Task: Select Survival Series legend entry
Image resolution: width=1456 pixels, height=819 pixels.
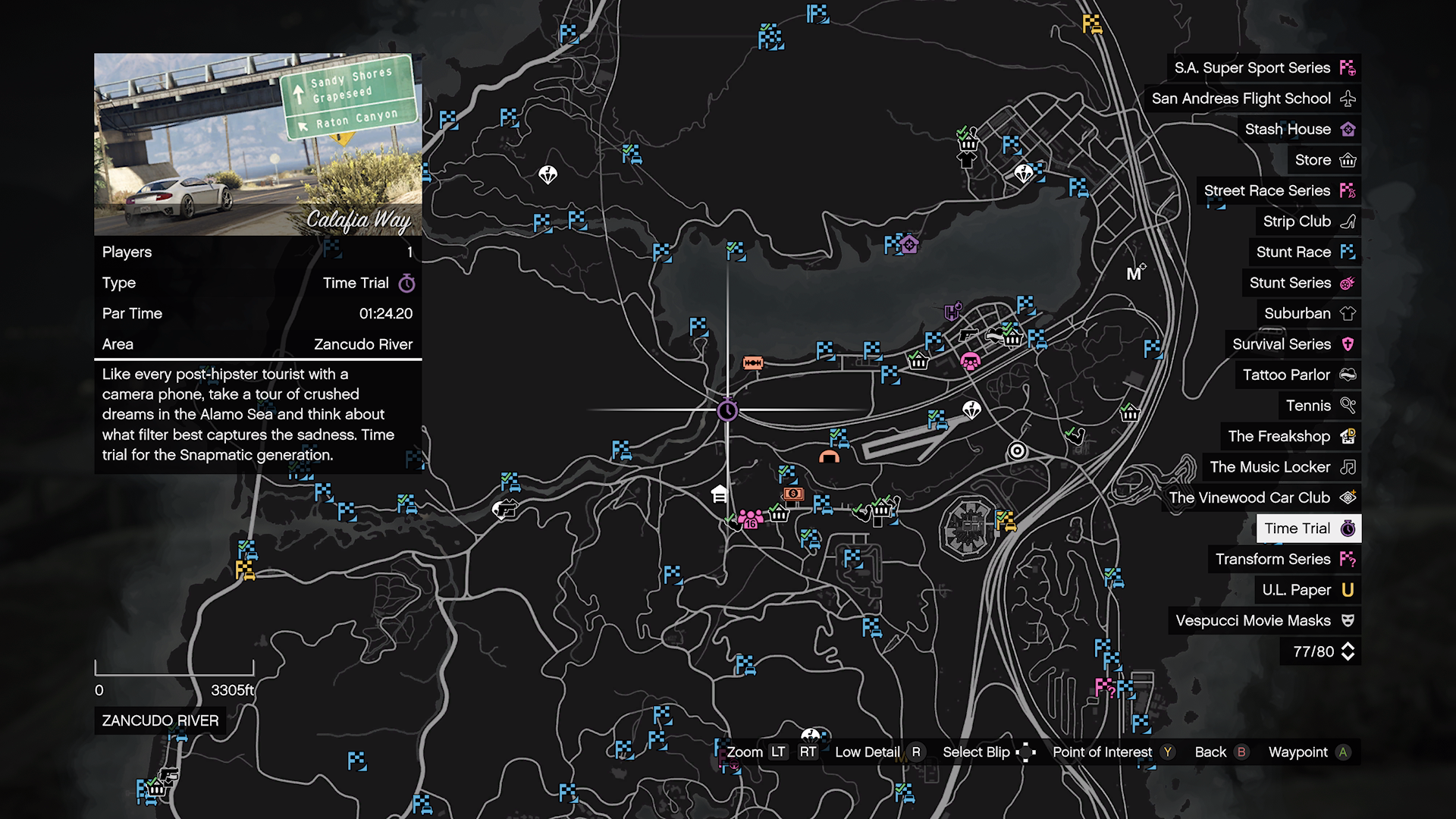Action: pos(1293,344)
